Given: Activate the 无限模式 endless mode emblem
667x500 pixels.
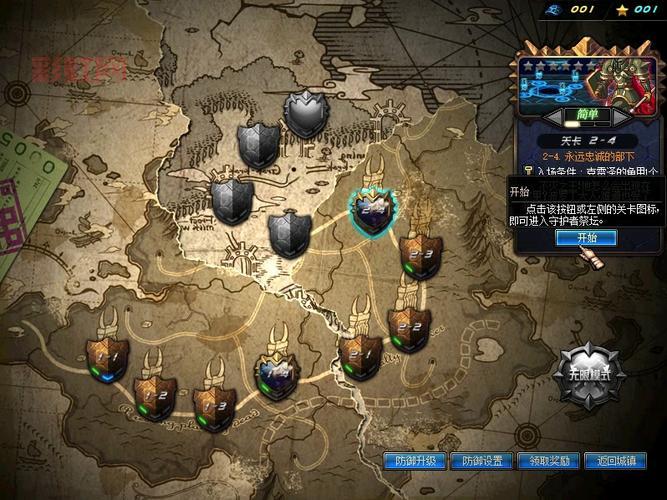Looking at the screenshot, I should click(x=591, y=374).
